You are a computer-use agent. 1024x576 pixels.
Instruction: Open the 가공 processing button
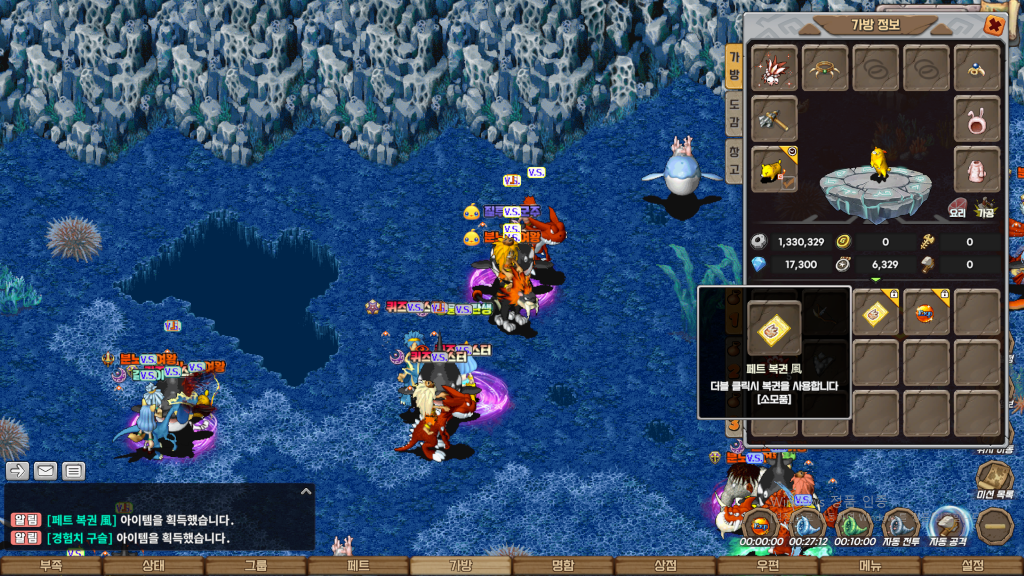[x=986, y=209]
